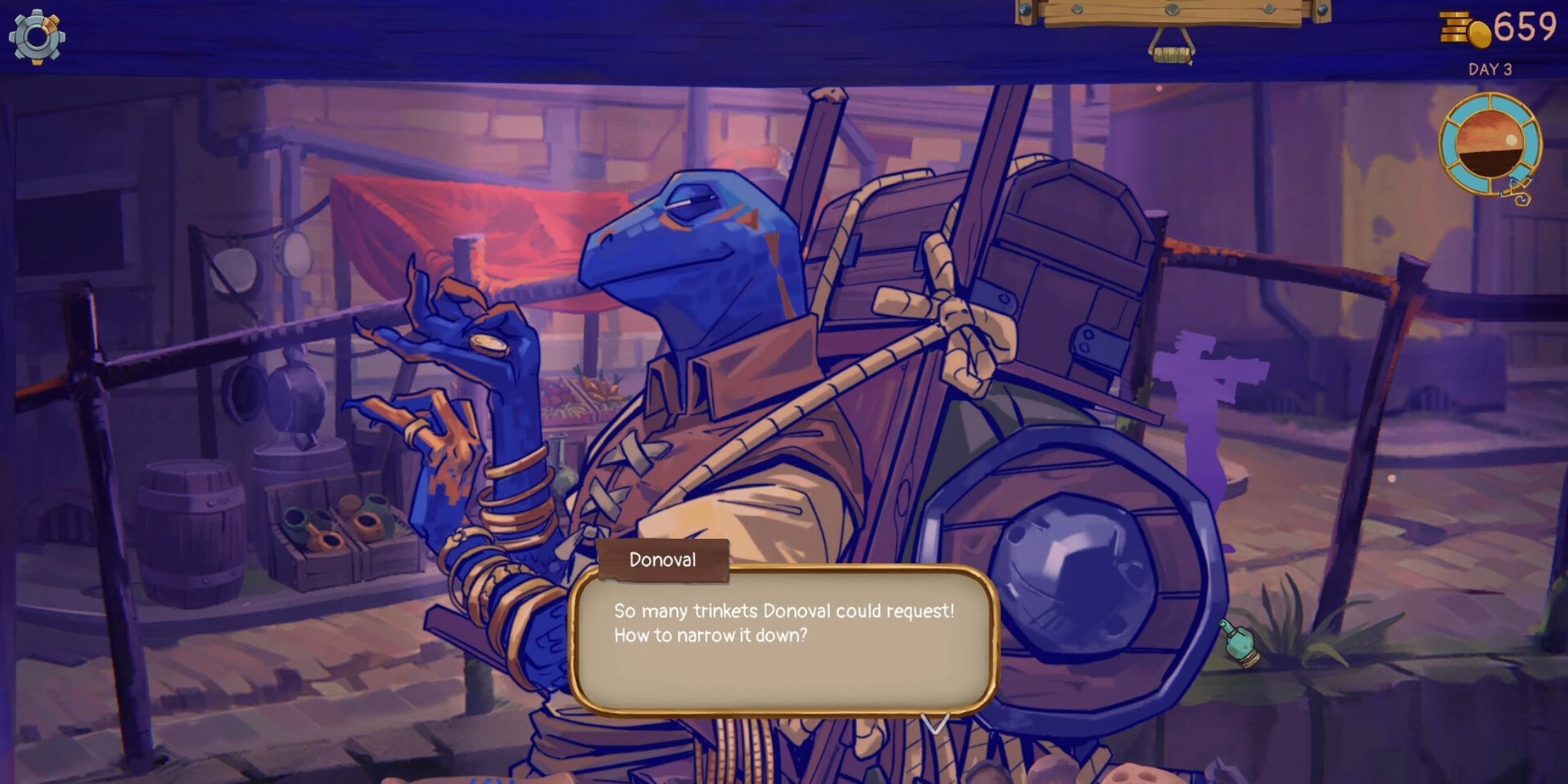Click the DAY 3 counter label
Viewport: 1568px width, 784px height.
tap(1490, 70)
